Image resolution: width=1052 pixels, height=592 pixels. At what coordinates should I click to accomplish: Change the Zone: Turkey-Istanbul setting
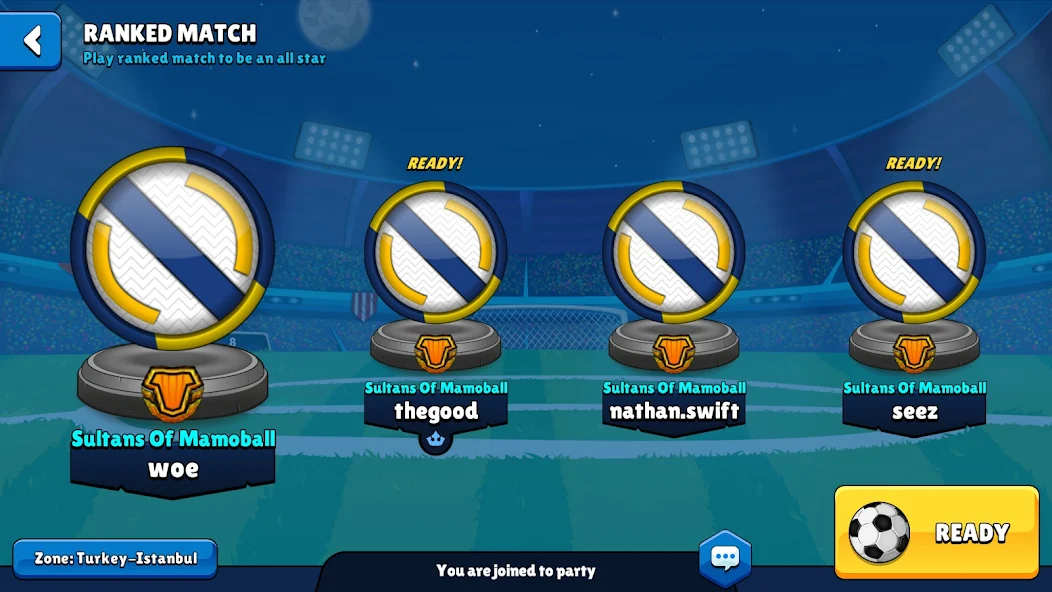(115, 559)
